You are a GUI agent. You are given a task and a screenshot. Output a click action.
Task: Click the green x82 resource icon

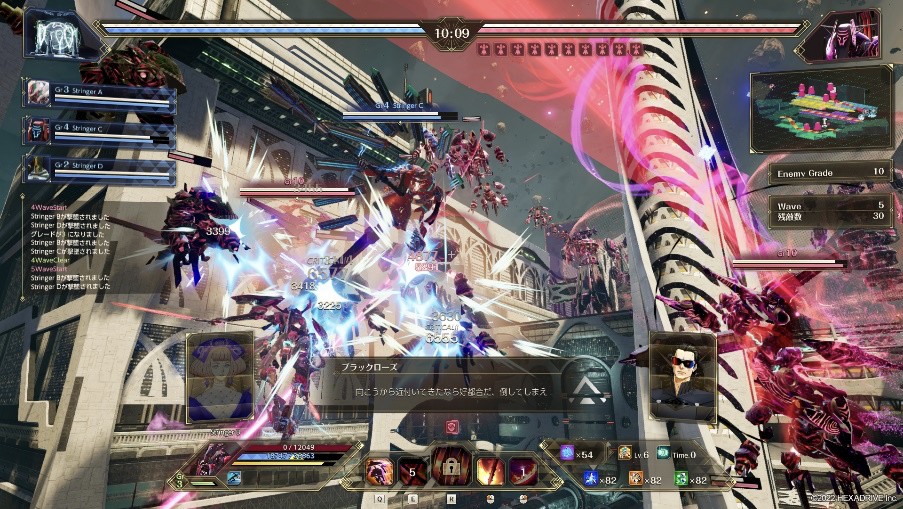point(681,480)
